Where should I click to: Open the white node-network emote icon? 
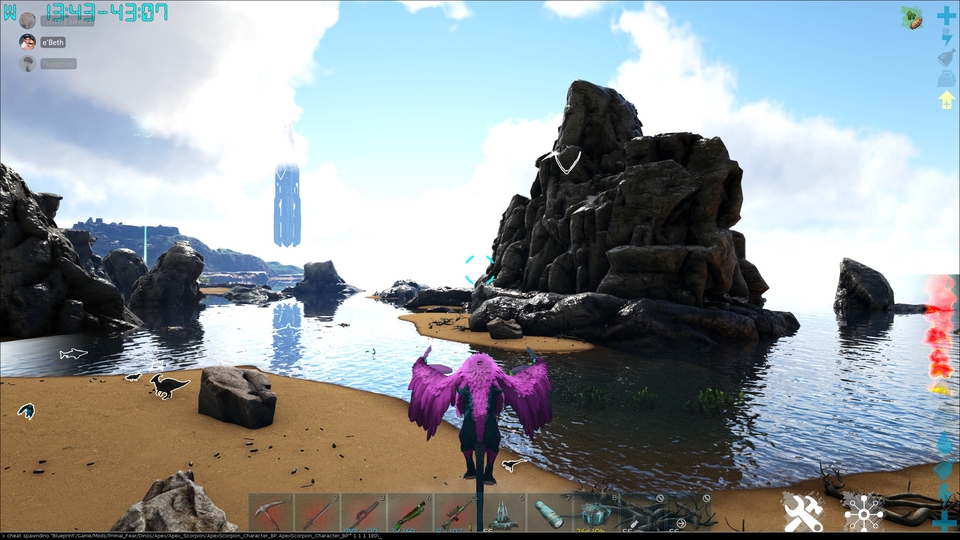863,512
